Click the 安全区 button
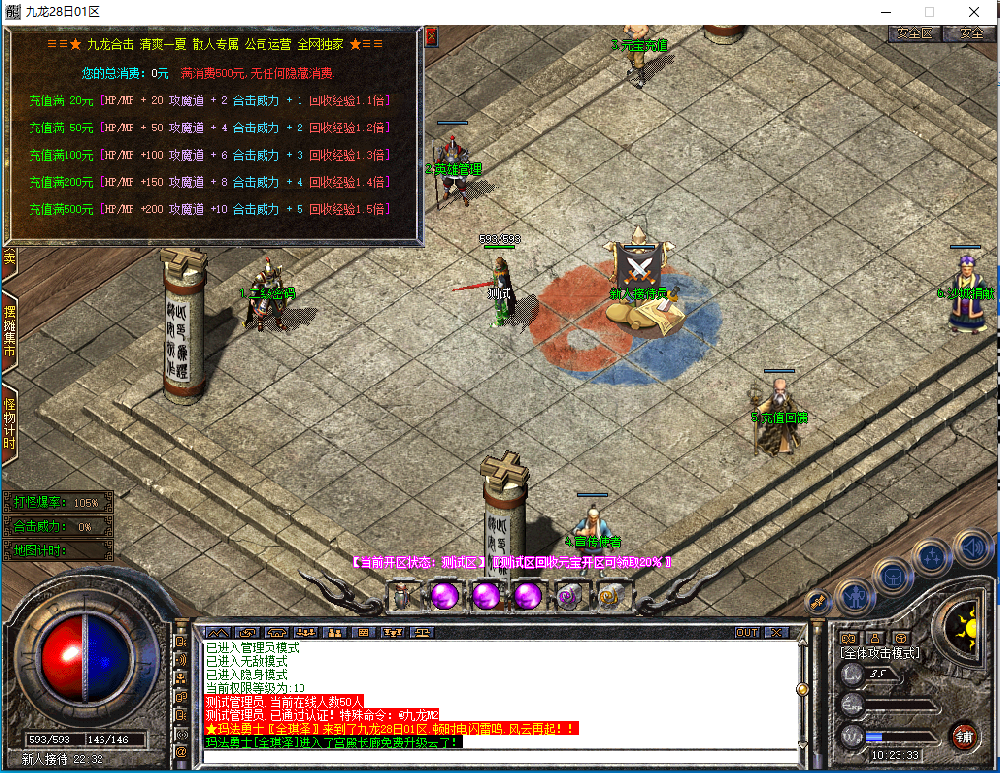 914,33
